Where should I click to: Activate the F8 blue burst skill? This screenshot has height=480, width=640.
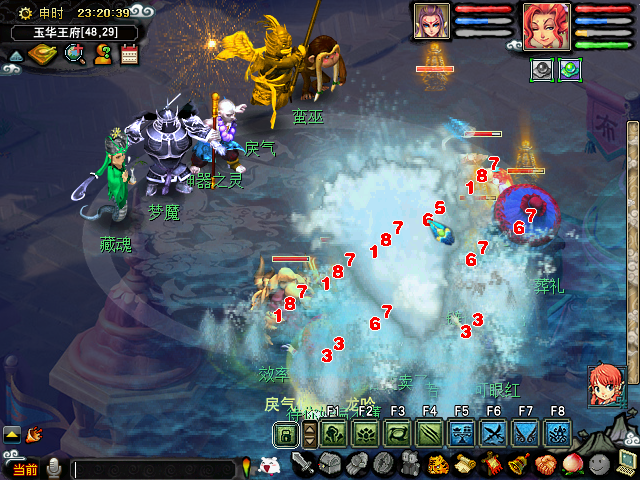(558, 434)
